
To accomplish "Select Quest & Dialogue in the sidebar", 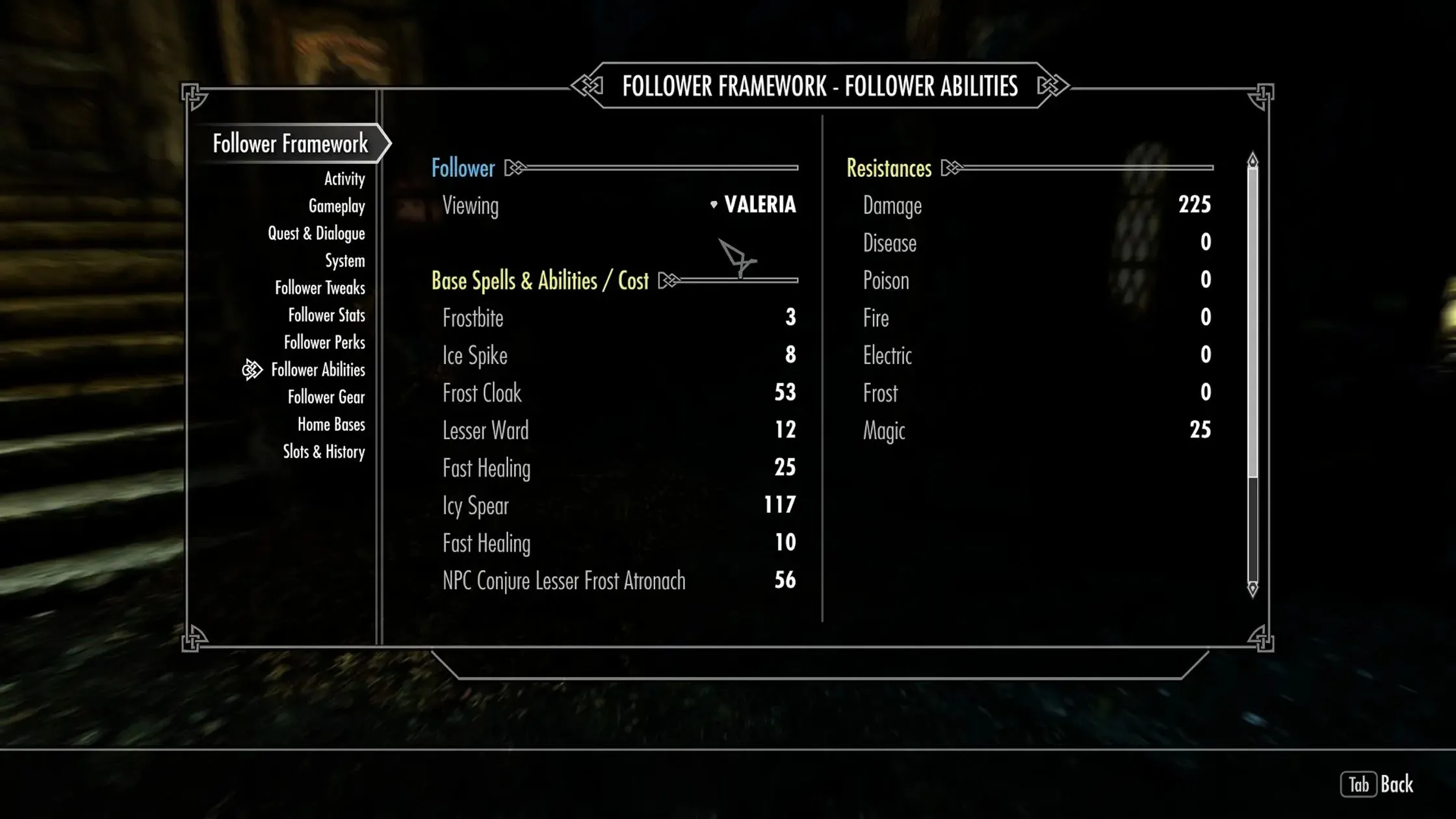I will point(317,233).
